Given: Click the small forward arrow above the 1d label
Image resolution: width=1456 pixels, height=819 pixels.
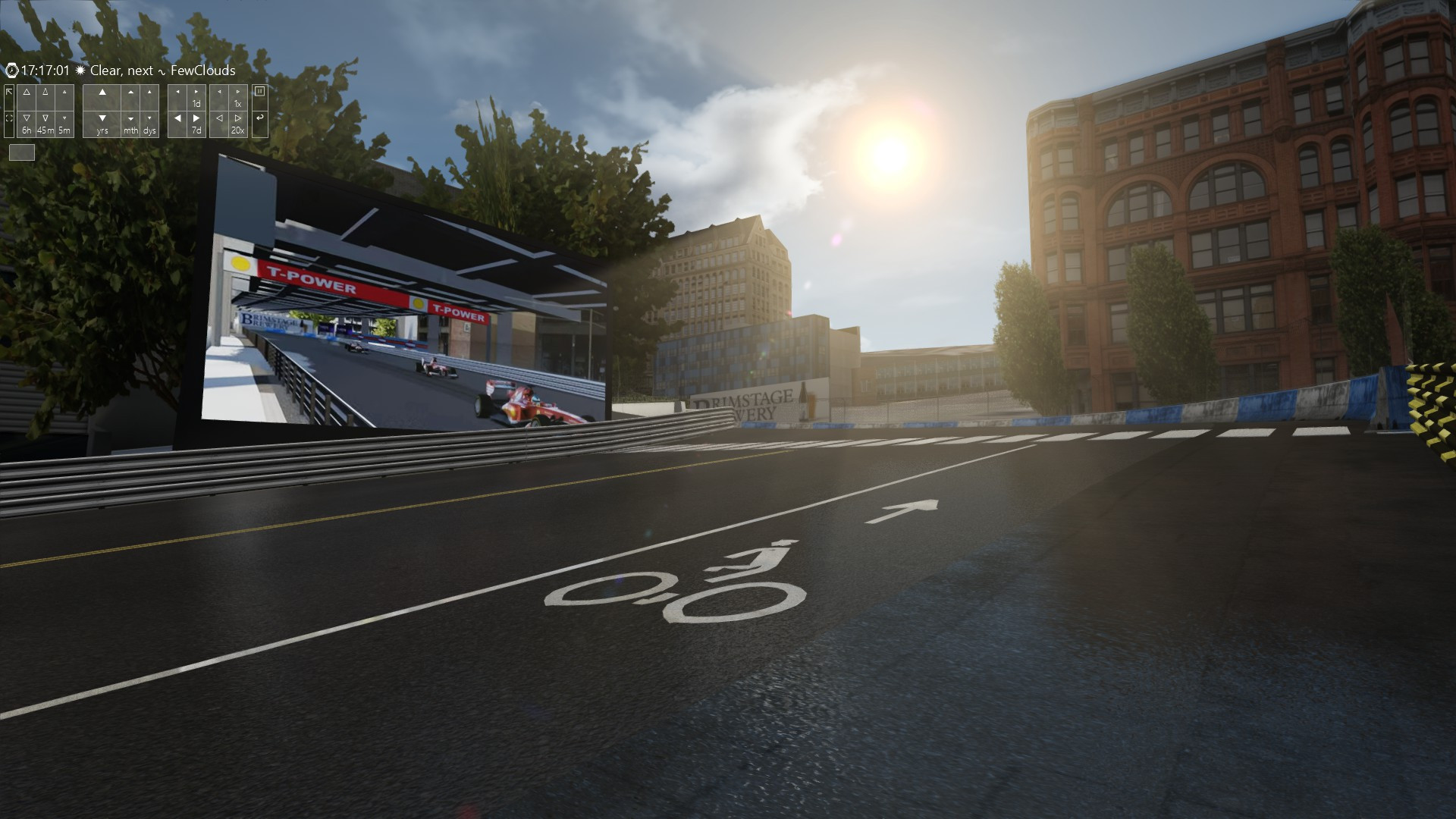Looking at the screenshot, I should pos(197,91).
